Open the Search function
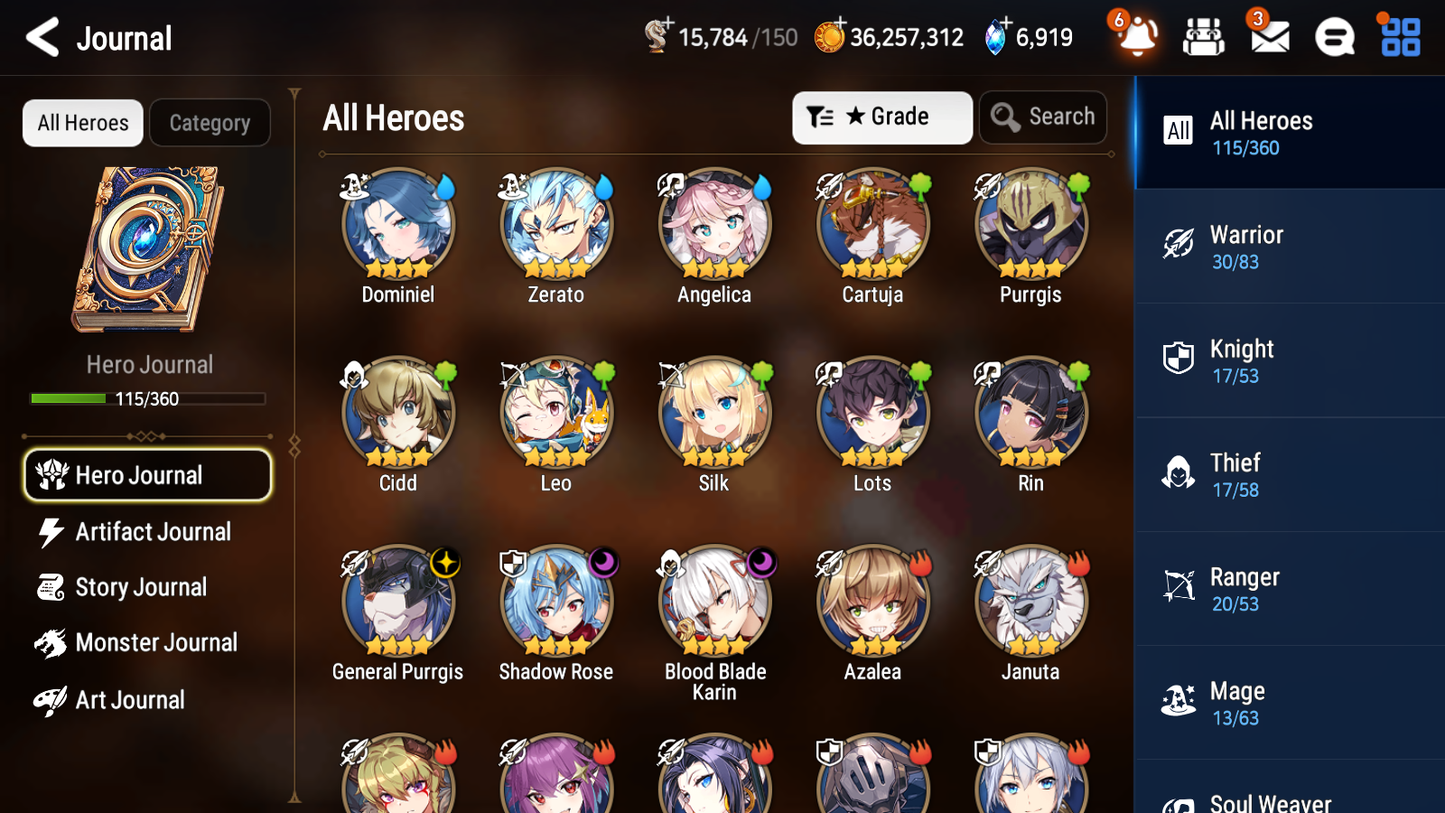The width and height of the screenshot is (1445, 813). pos(1042,117)
